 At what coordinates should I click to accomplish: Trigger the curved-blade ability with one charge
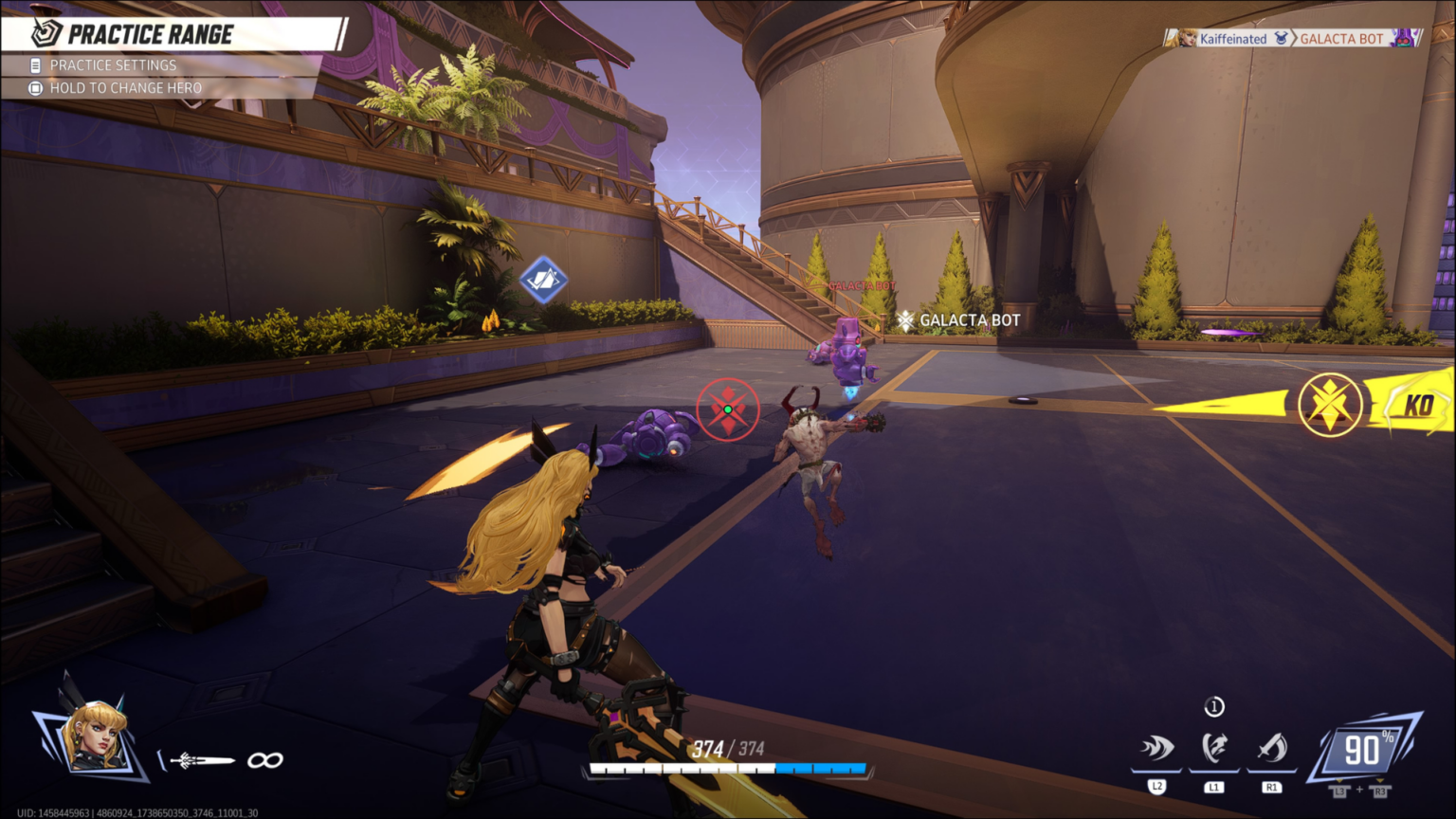pyautogui.click(x=1214, y=747)
